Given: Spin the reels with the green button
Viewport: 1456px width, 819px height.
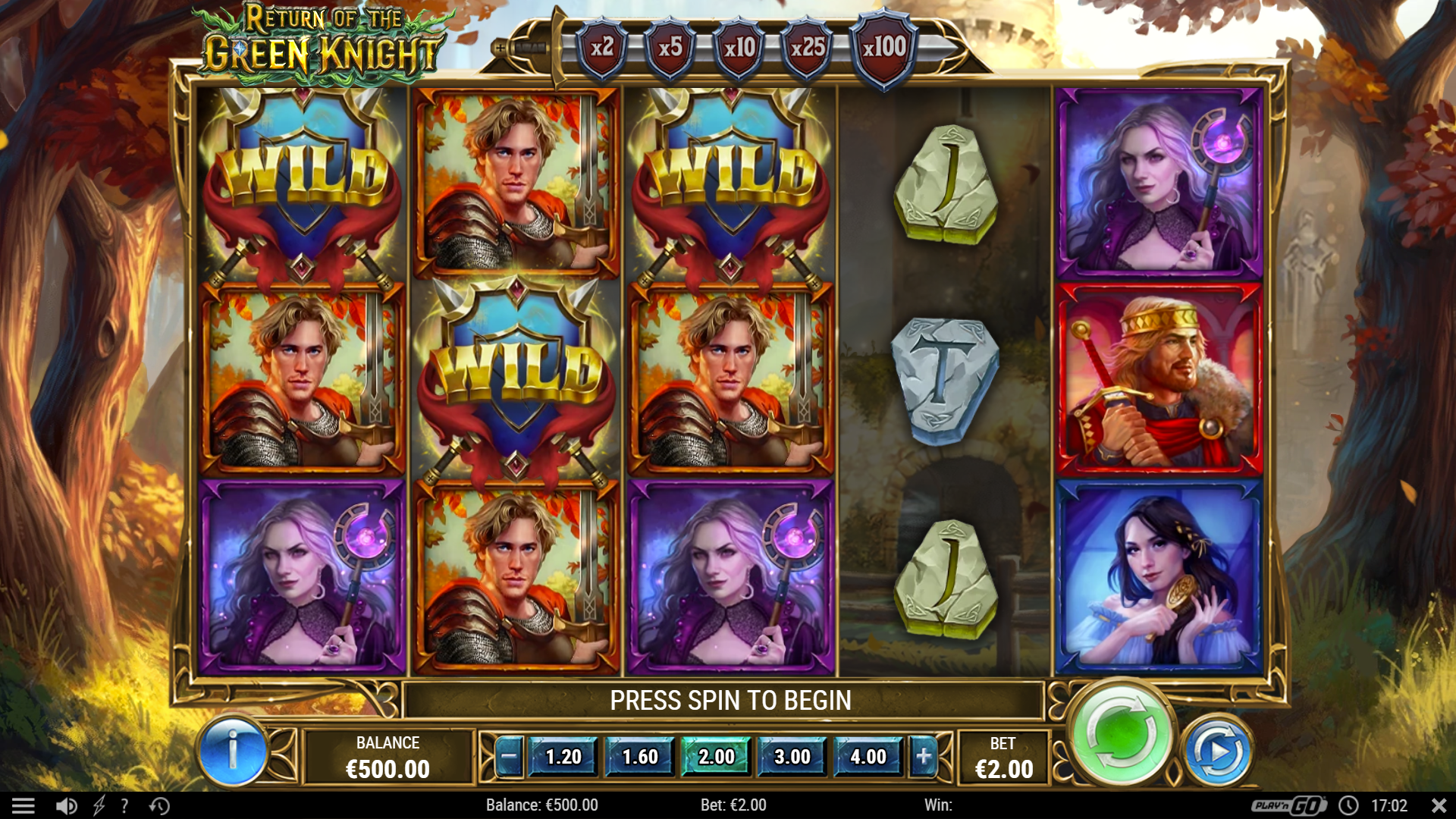Looking at the screenshot, I should click(1121, 734).
